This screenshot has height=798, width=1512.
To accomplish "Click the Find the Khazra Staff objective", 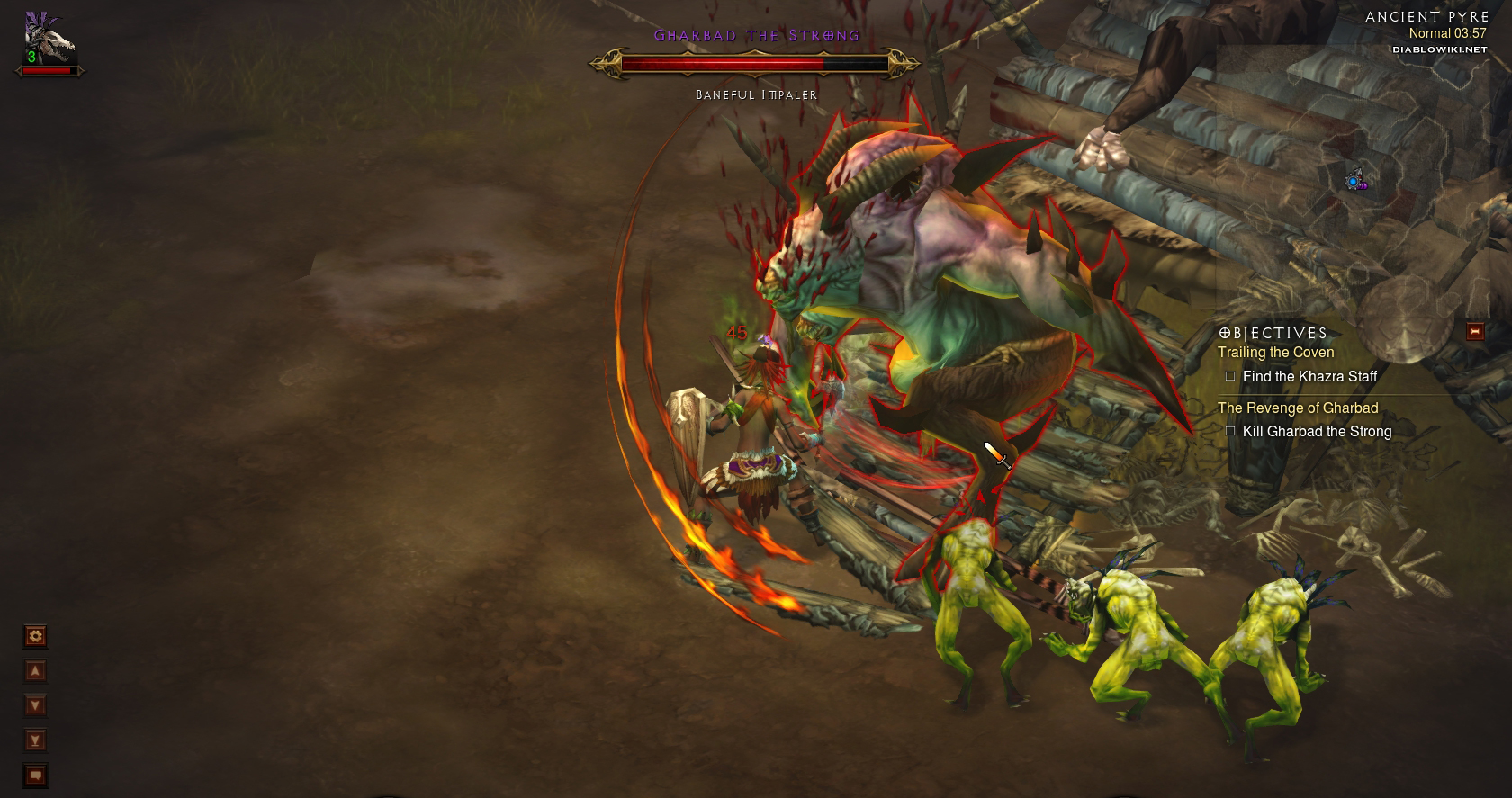I will click(1309, 377).
